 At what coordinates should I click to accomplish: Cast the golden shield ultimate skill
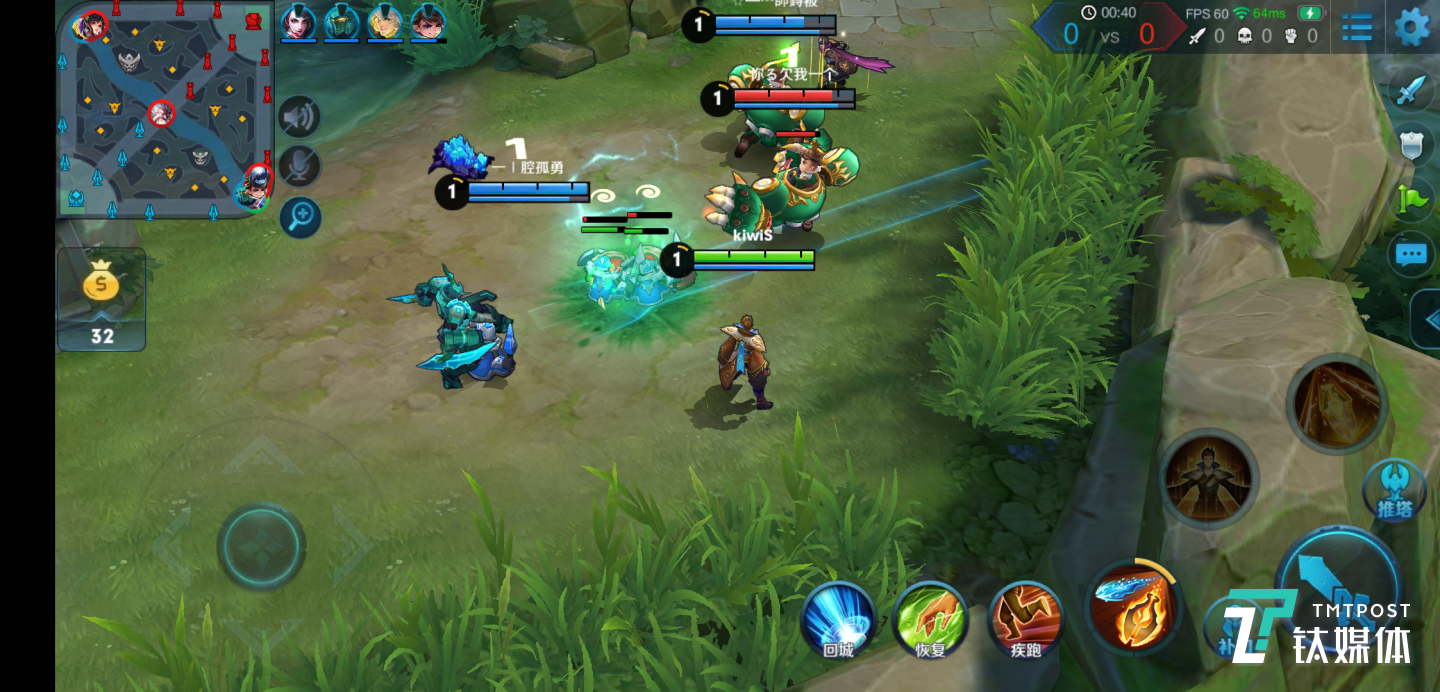(1336, 404)
